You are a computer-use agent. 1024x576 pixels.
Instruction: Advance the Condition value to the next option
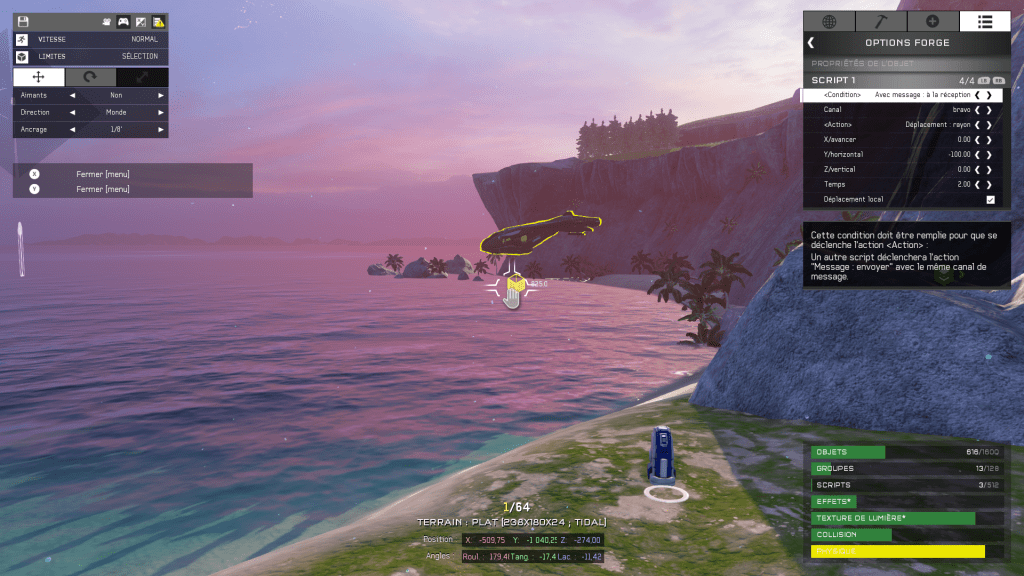pos(990,95)
